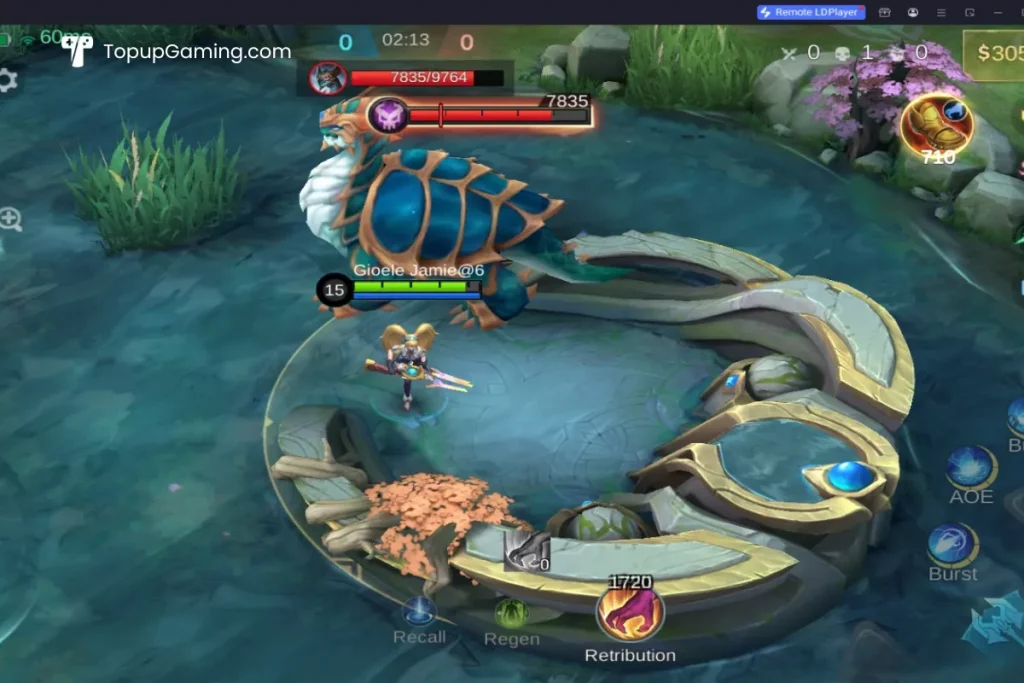Viewport: 1024px width, 683px height.
Task: Click the magnifier zoom icon
Action: [x=10, y=220]
